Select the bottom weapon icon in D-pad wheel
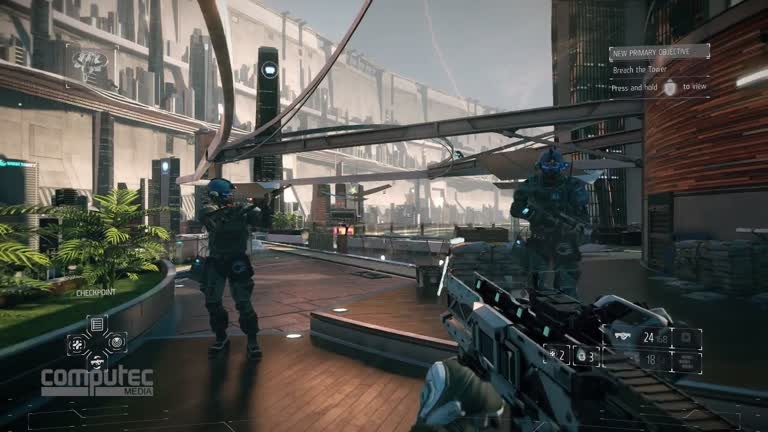Viewport: 768px width, 432px height. click(97, 361)
